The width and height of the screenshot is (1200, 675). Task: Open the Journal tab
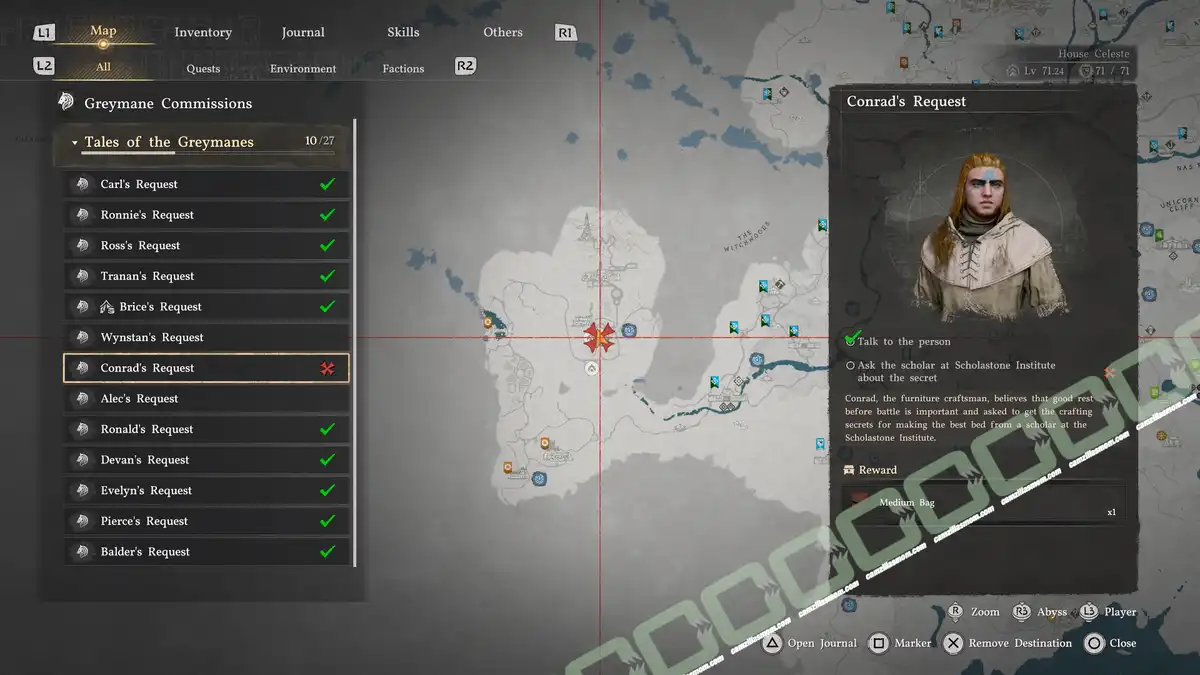[x=303, y=32]
